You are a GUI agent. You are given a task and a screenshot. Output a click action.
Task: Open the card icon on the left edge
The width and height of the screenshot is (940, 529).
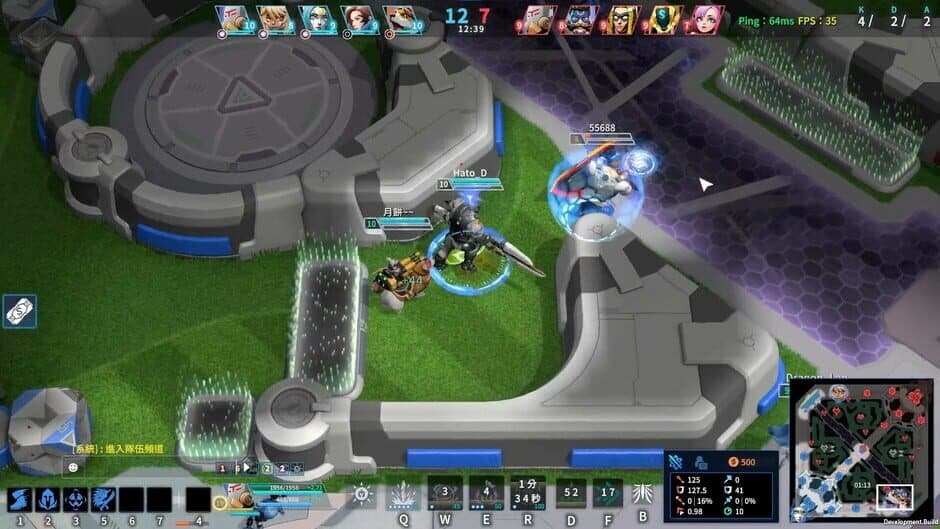(x=17, y=311)
